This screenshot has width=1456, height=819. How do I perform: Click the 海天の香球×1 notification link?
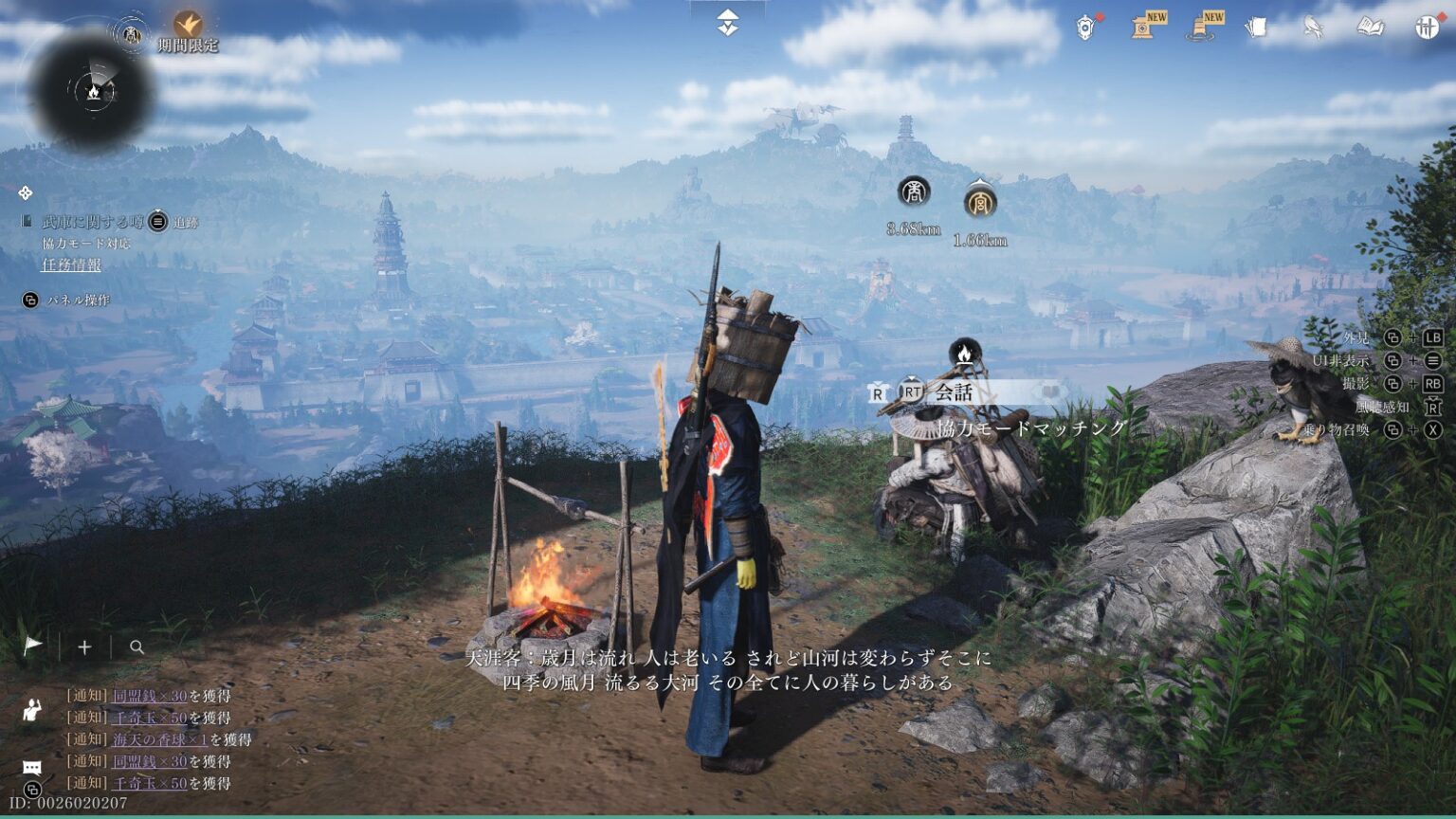[x=159, y=739]
